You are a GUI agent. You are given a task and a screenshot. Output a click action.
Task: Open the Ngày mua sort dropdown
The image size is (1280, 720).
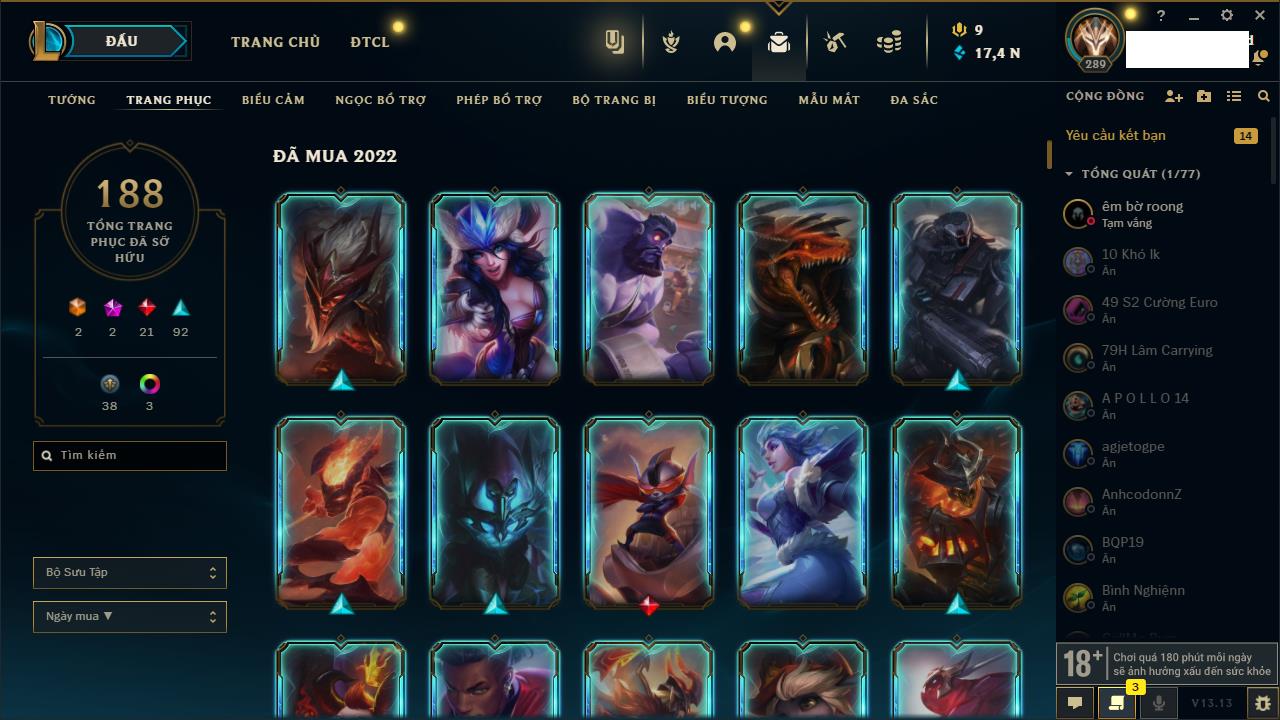coord(130,617)
